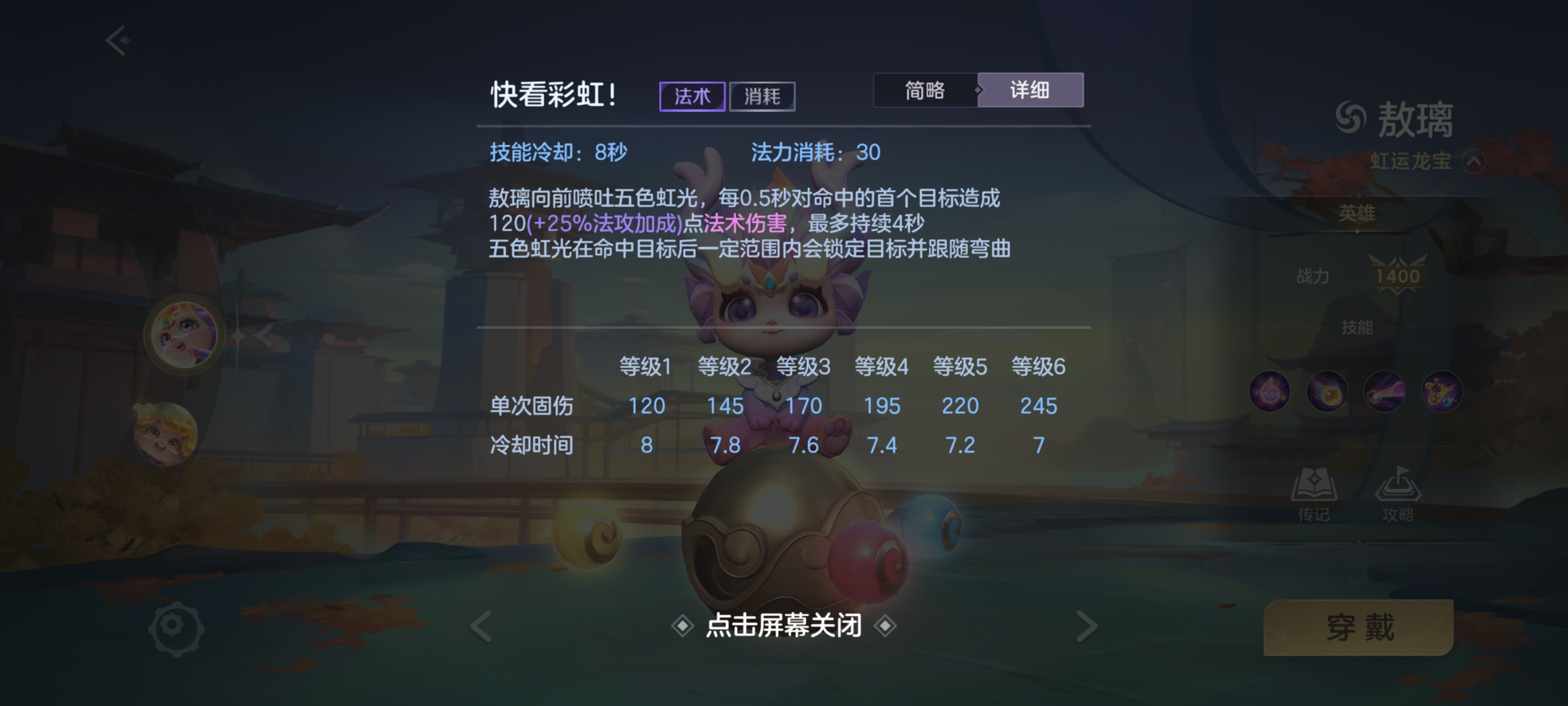Toggle the 消耗 skill tag
Screen dimensions: 1568x706
(763, 96)
